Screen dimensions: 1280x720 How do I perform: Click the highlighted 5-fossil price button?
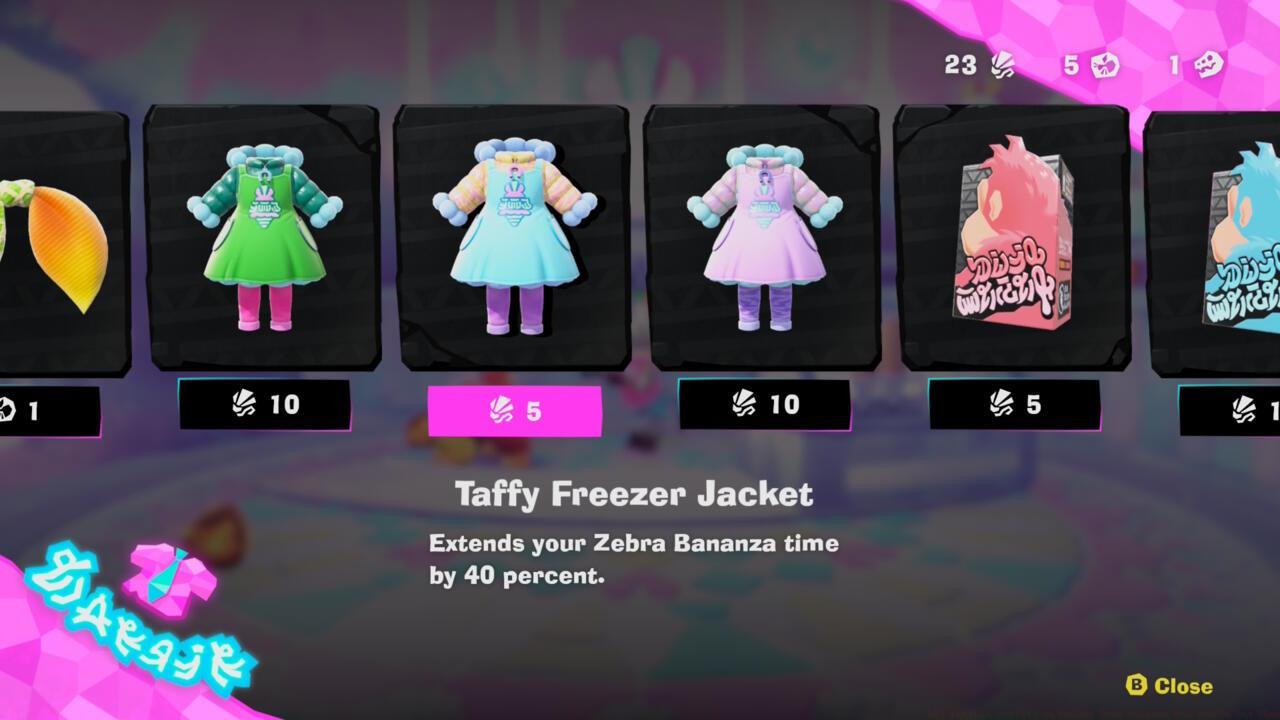point(516,410)
